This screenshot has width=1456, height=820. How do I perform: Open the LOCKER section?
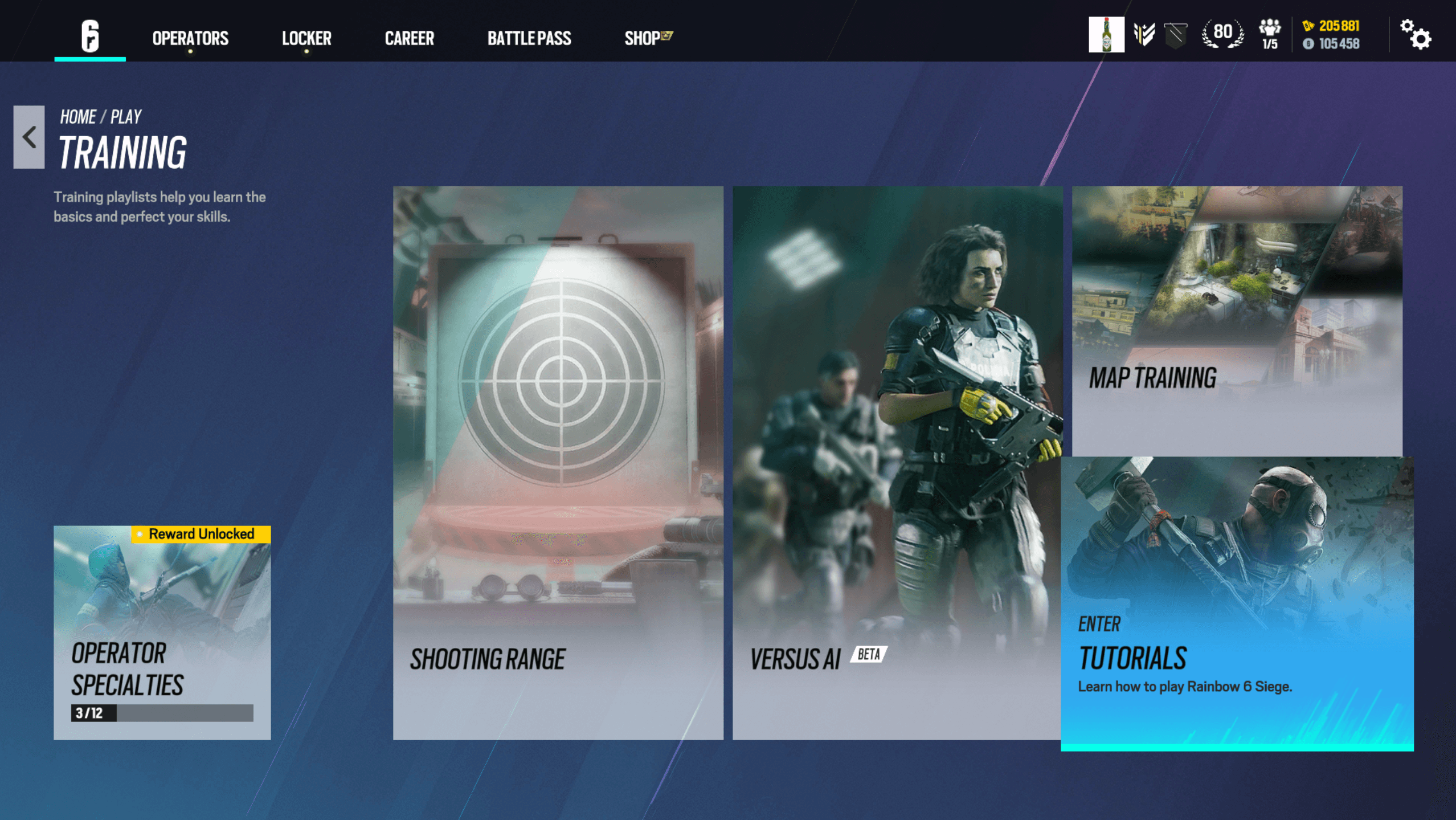306,38
